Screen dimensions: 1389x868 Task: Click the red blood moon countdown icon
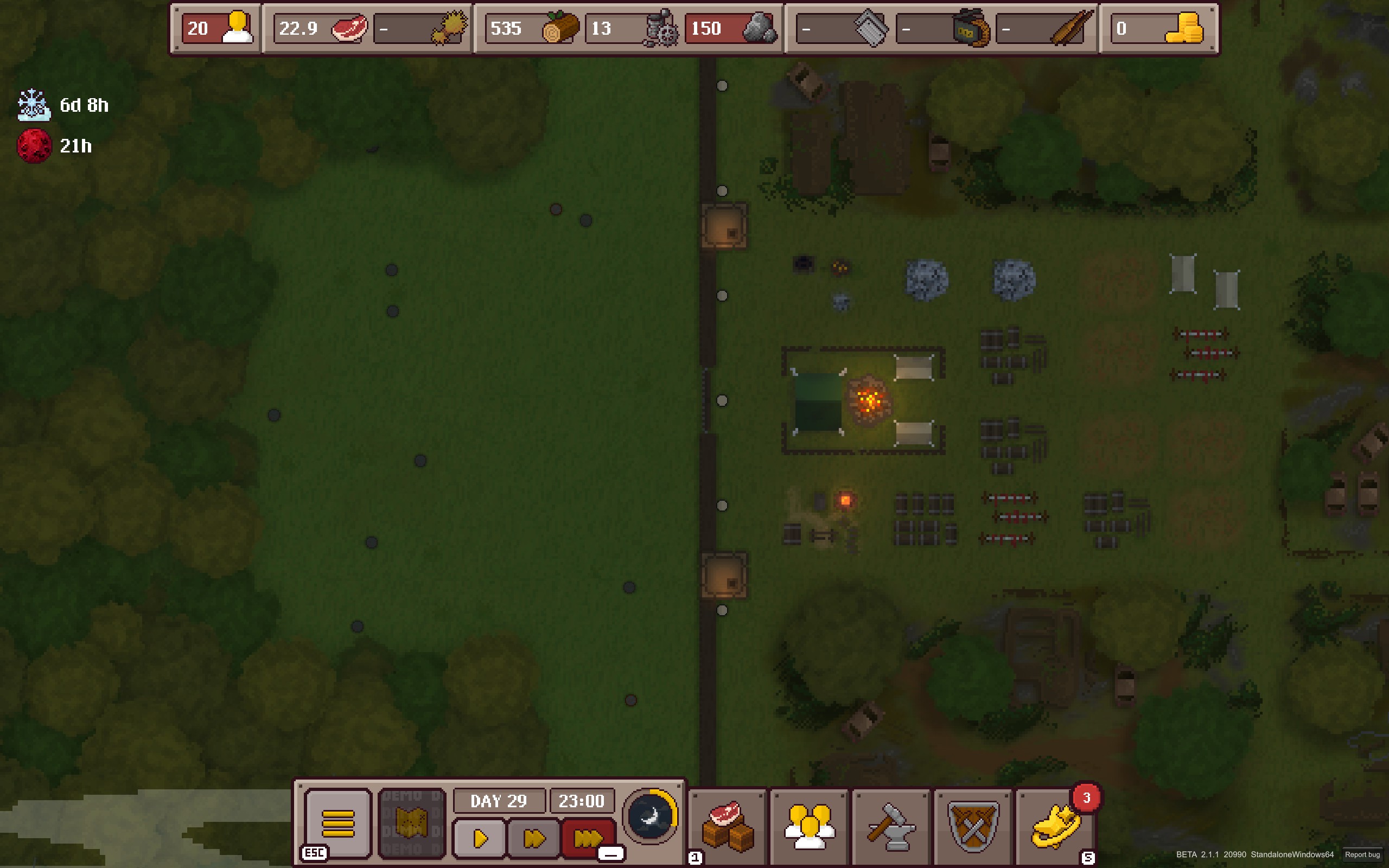pyautogui.click(x=34, y=146)
